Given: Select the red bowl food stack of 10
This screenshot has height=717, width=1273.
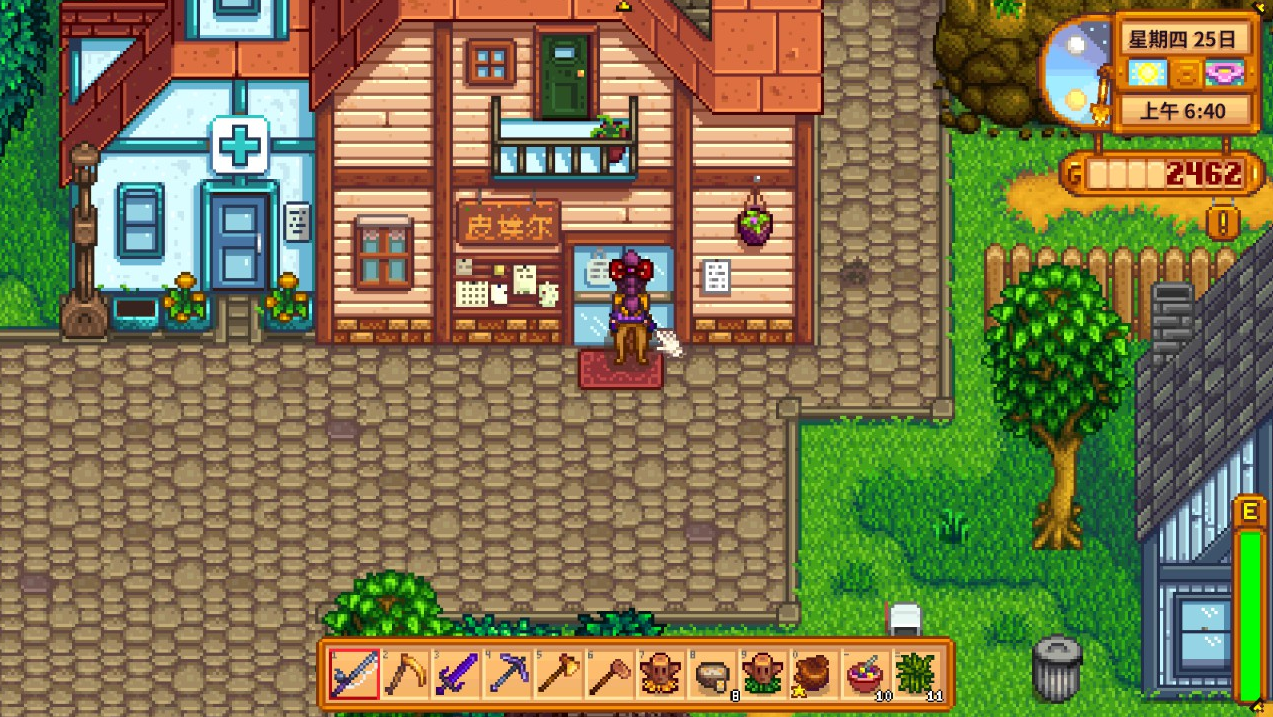Looking at the screenshot, I should tap(866, 674).
